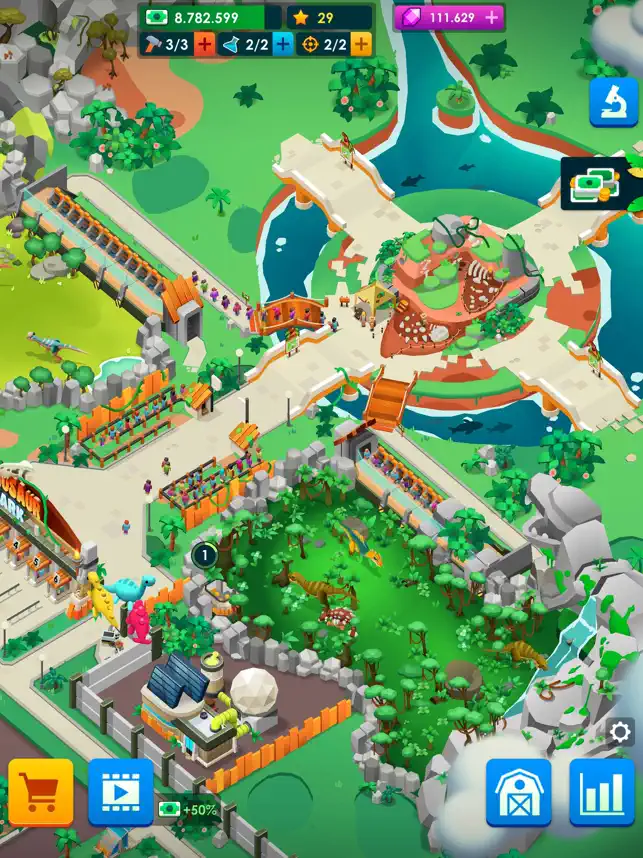Open settings with the gear icon
The width and height of the screenshot is (643, 858).
[x=621, y=732]
